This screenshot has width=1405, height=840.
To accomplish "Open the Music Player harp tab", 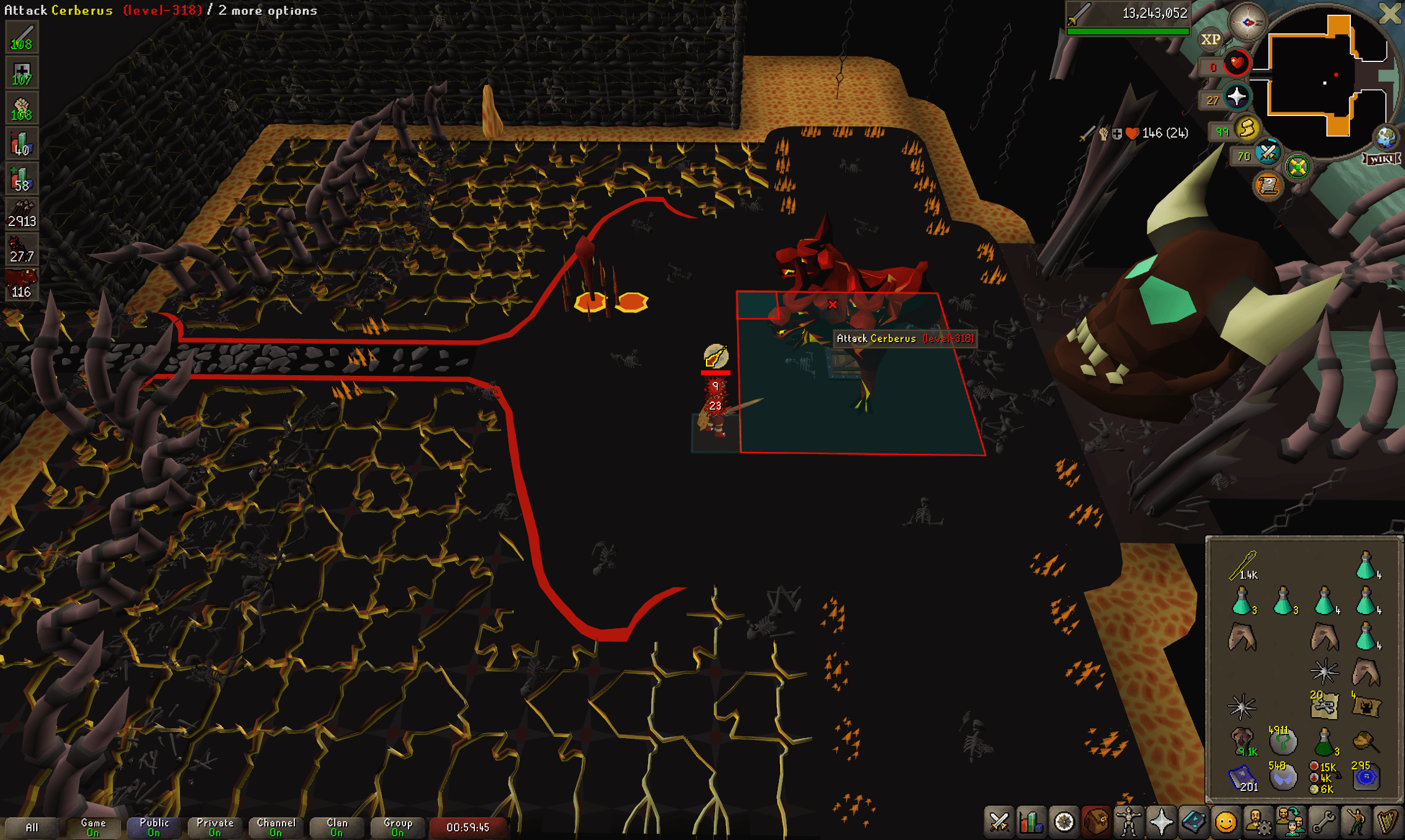I will [x=1387, y=822].
